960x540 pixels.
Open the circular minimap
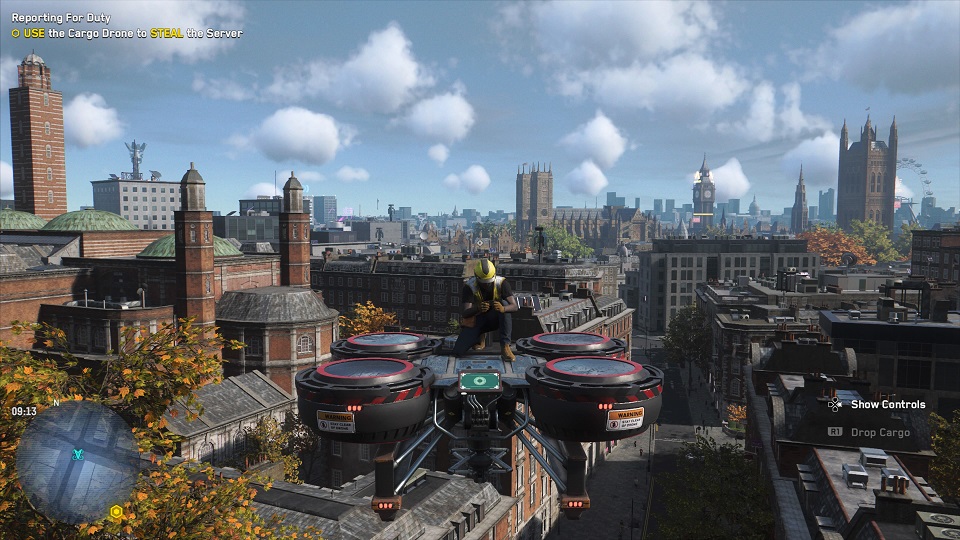pyautogui.click(x=77, y=460)
